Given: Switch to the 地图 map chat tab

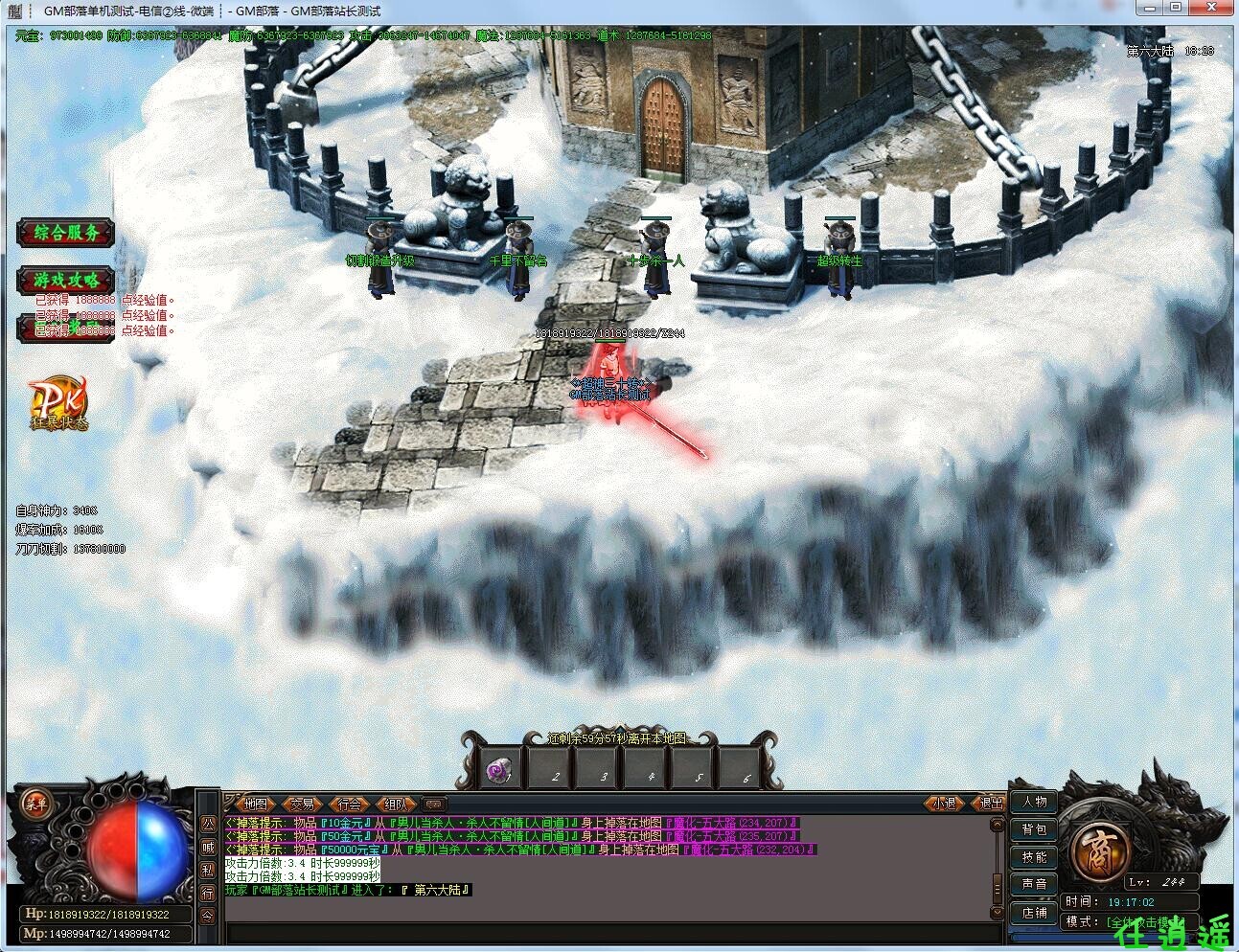Looking at the screenshot, I should coord(253,805).
